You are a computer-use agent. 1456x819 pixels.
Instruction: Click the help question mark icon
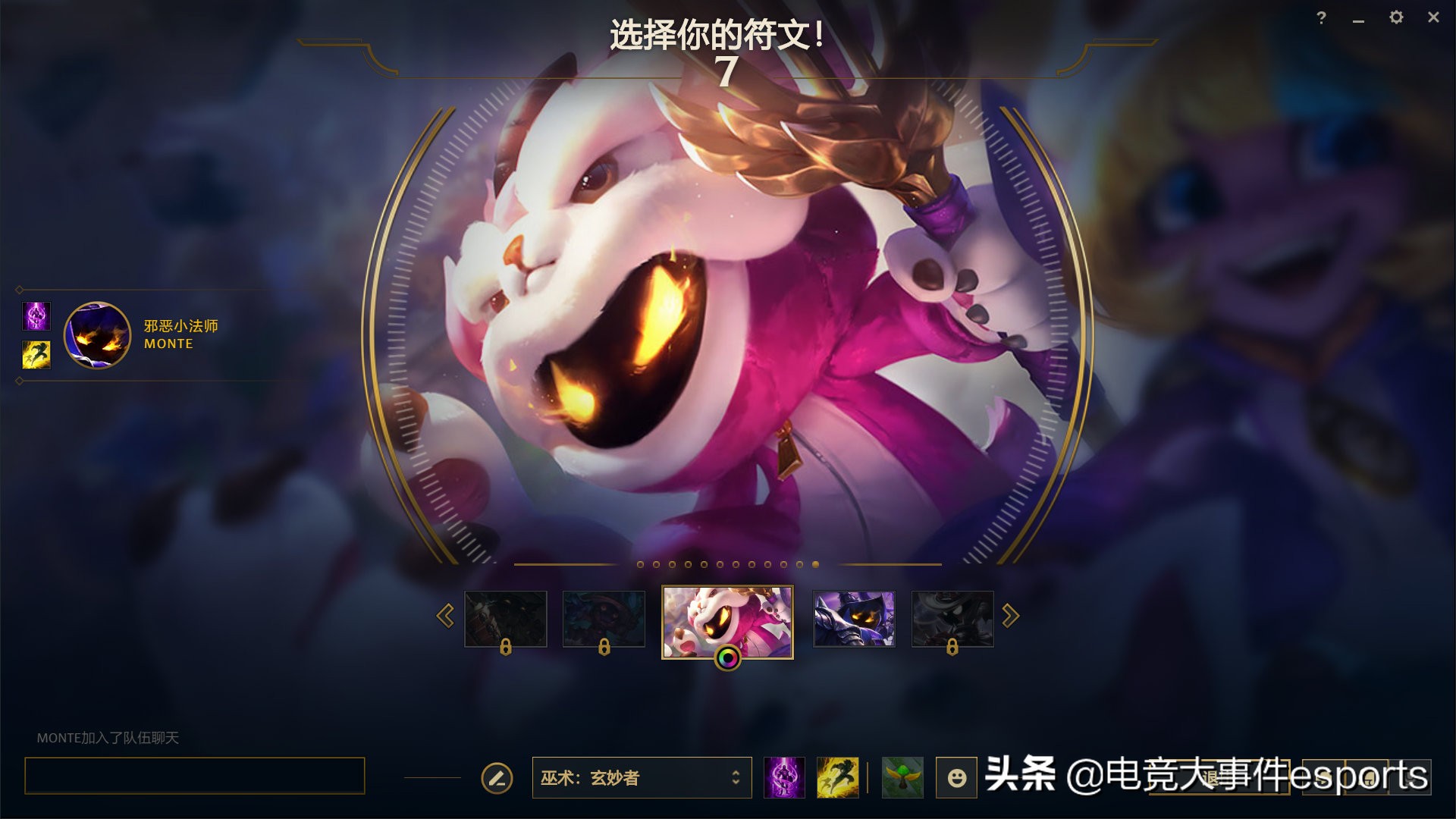pos(1321,17)
